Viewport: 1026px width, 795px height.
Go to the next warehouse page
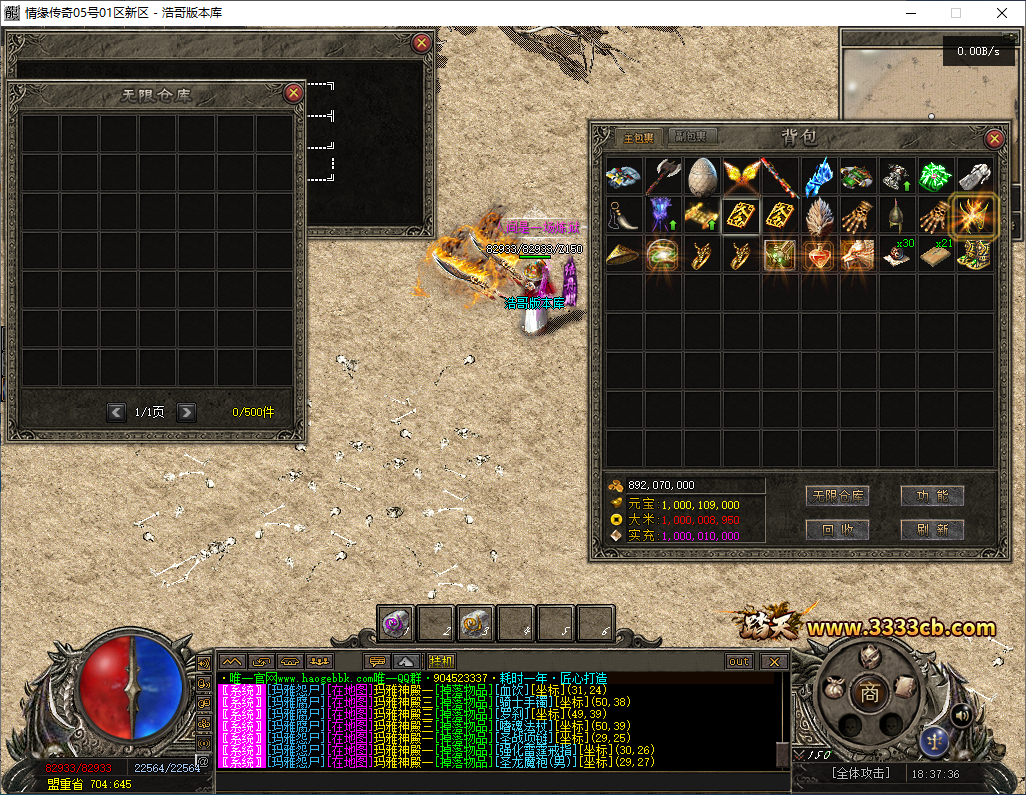(186, 412)
